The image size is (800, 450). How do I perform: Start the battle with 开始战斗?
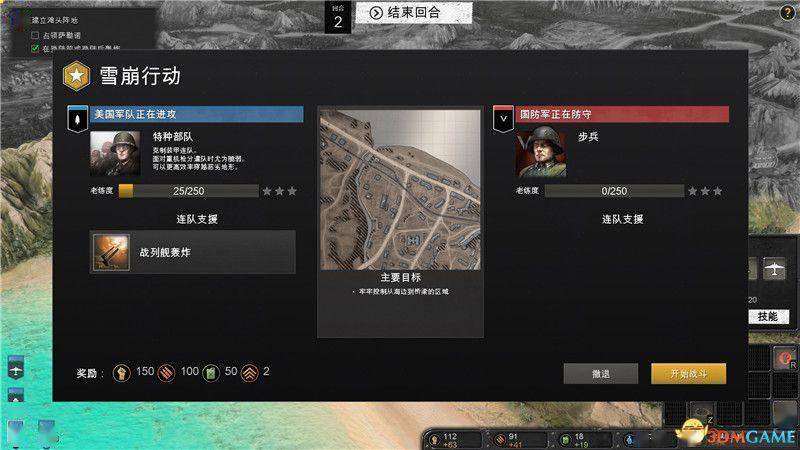click(x=688, y=373)
